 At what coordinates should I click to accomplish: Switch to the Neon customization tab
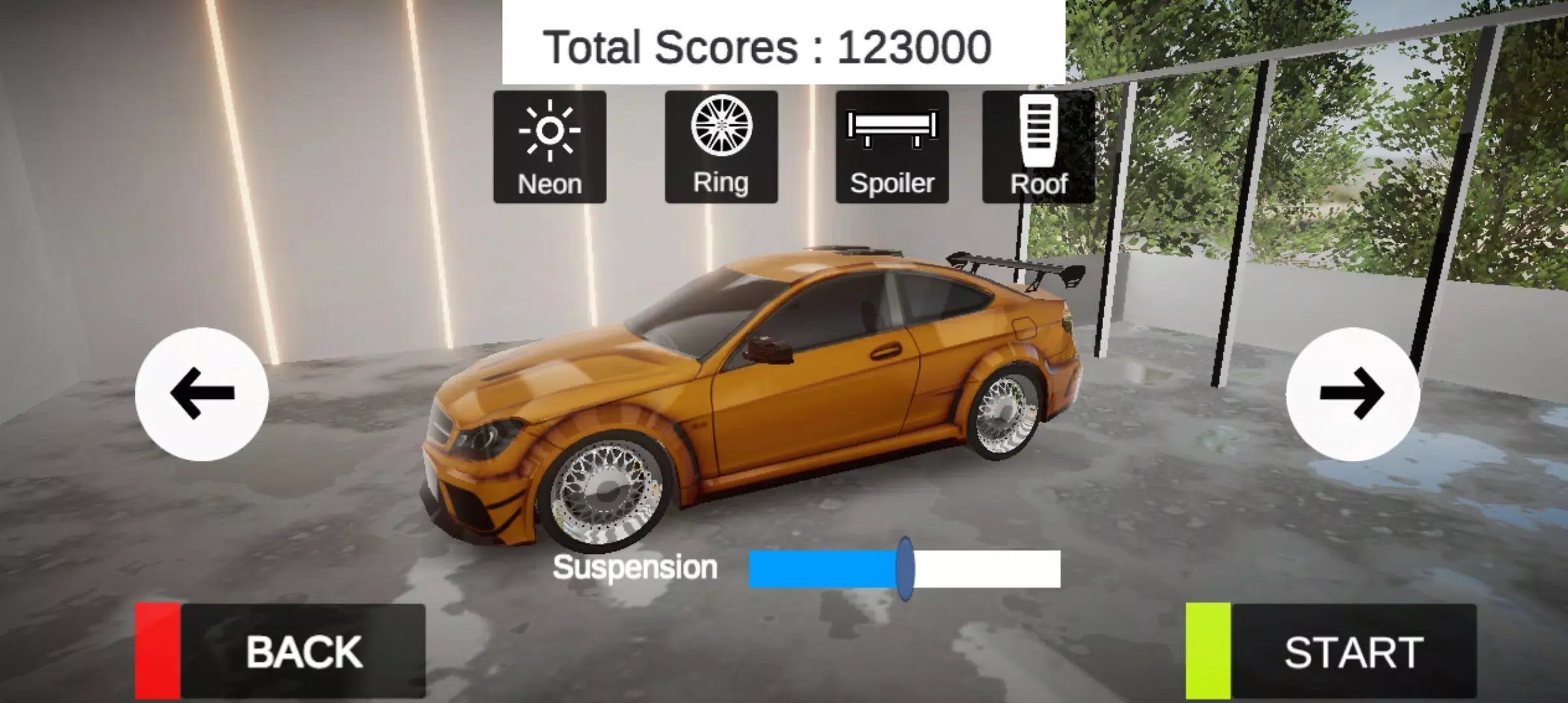click(x=550, y=145)
